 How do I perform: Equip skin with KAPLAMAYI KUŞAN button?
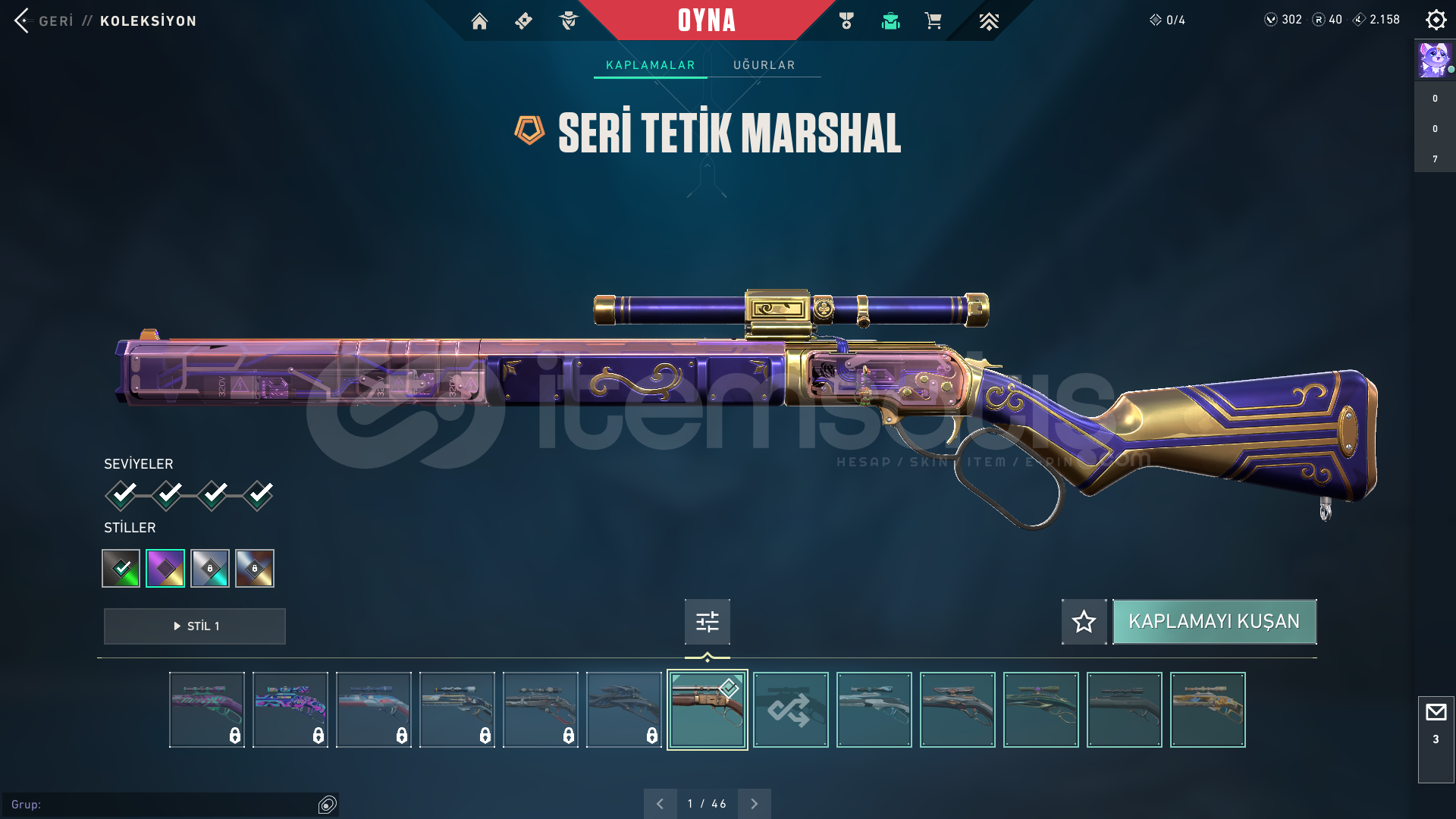[x=1213, y=622]
